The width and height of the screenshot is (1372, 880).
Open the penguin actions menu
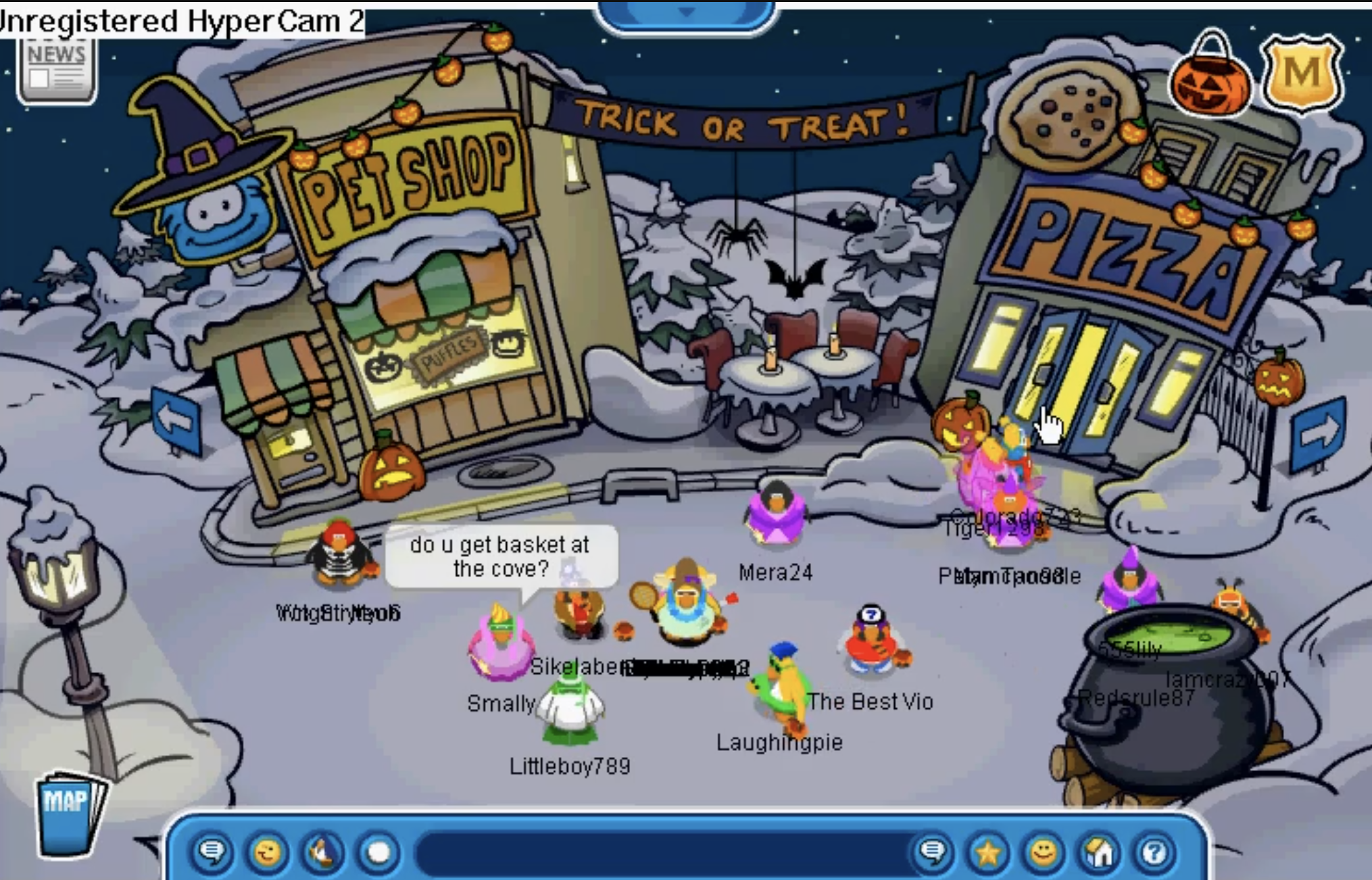[x=322, y=852]
